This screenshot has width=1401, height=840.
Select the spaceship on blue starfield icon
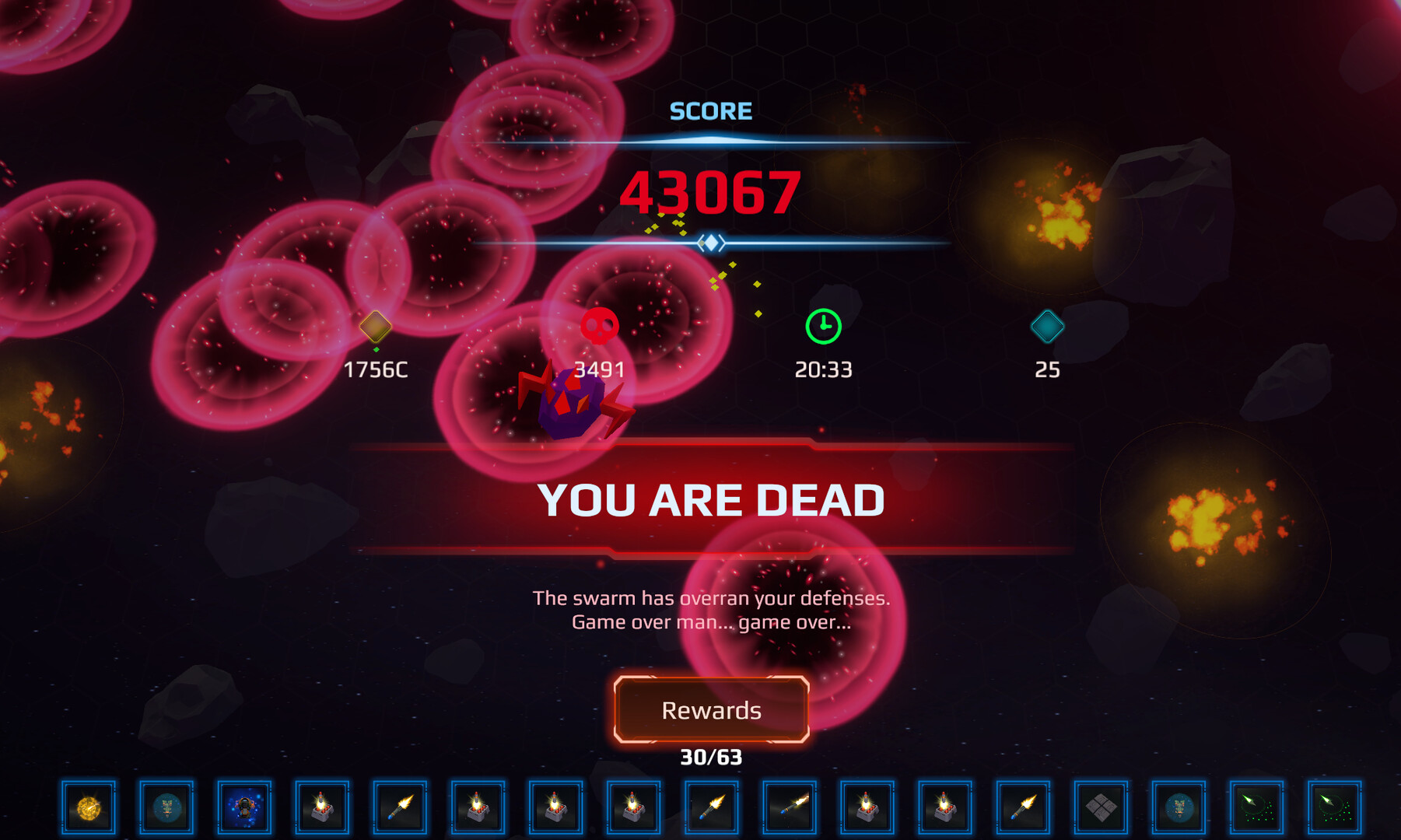tap(244, 808)
